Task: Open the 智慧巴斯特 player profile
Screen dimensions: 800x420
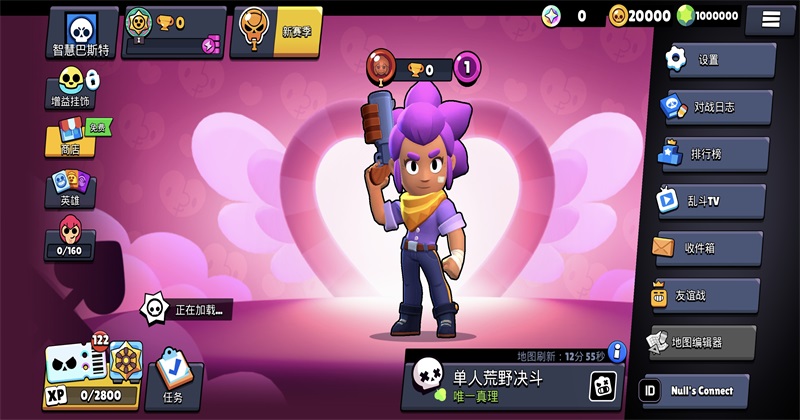Action: click(x=80, y=32)
